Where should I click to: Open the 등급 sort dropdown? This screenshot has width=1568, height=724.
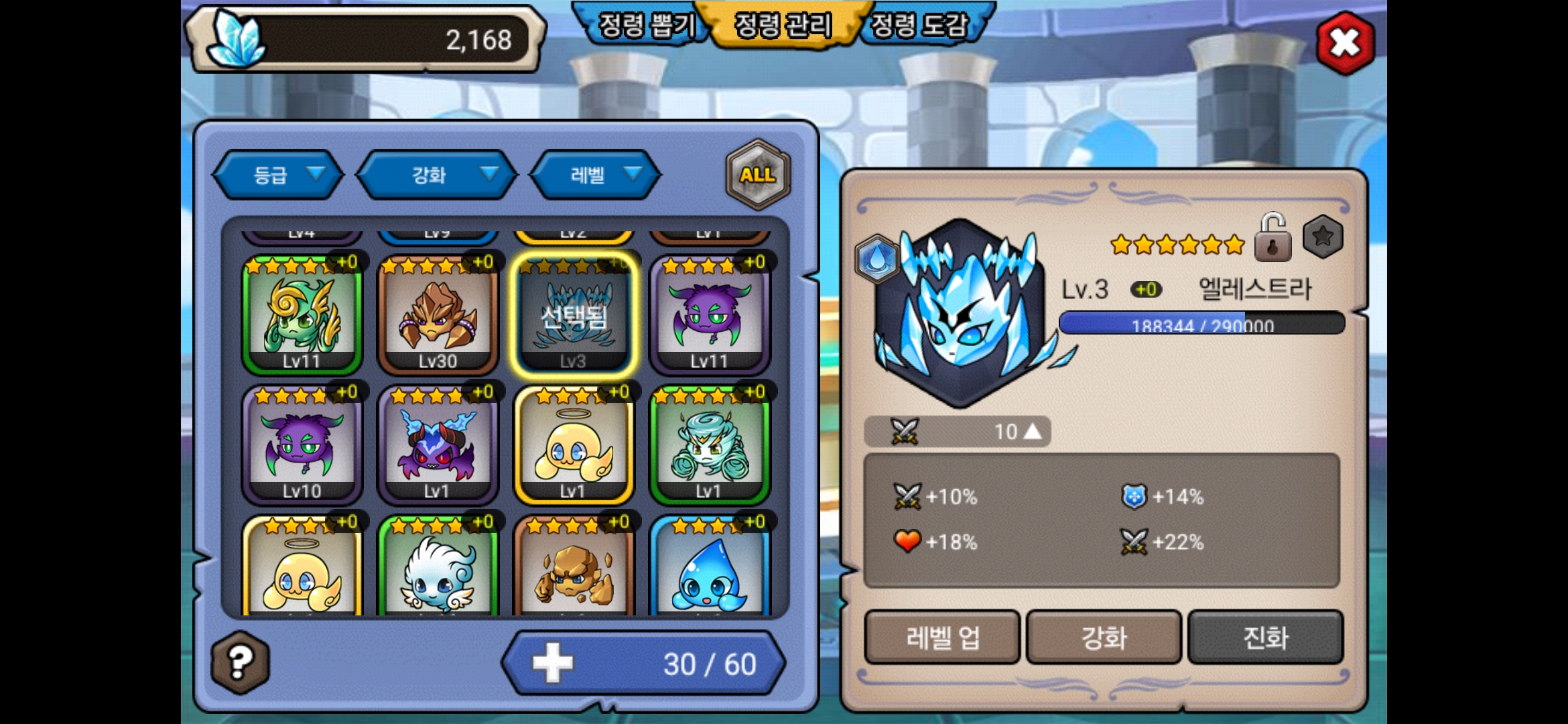(279, 175)
